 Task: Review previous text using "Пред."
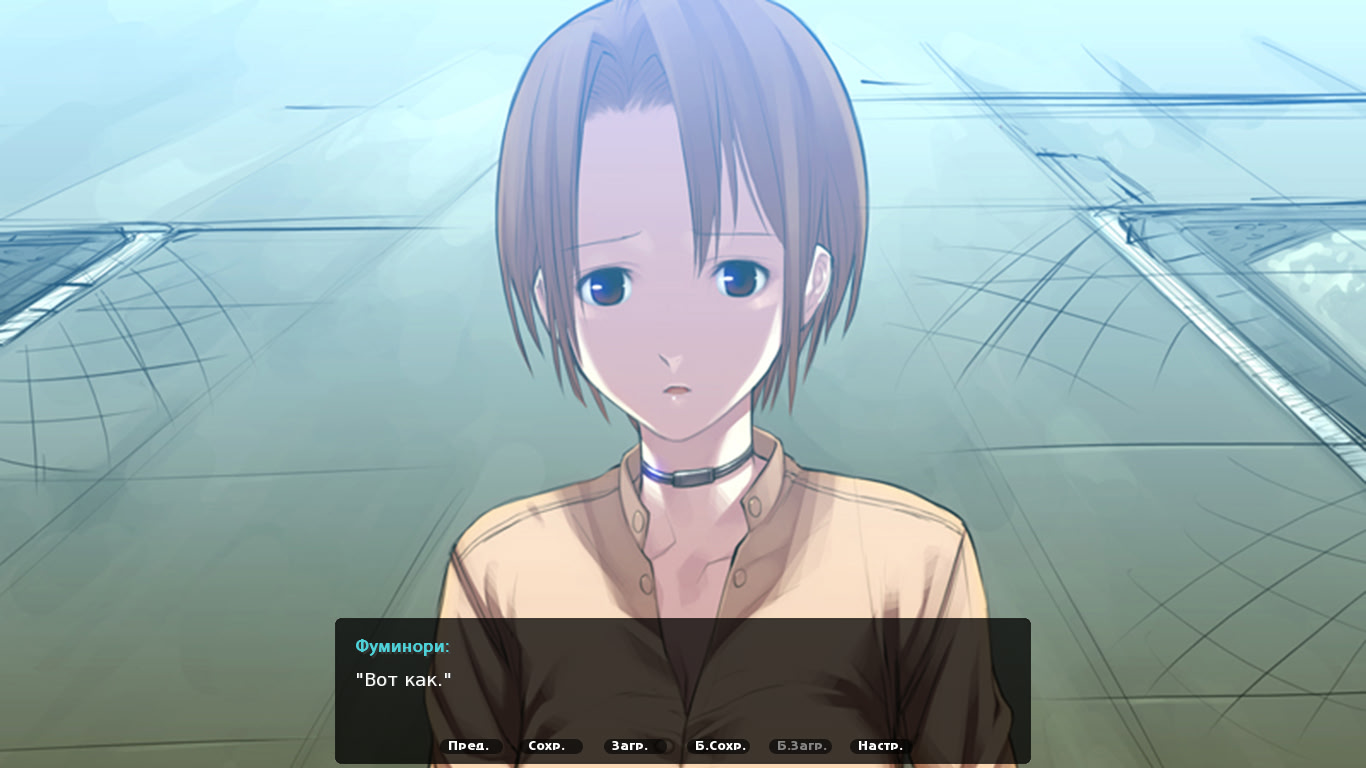pos(470,745)
